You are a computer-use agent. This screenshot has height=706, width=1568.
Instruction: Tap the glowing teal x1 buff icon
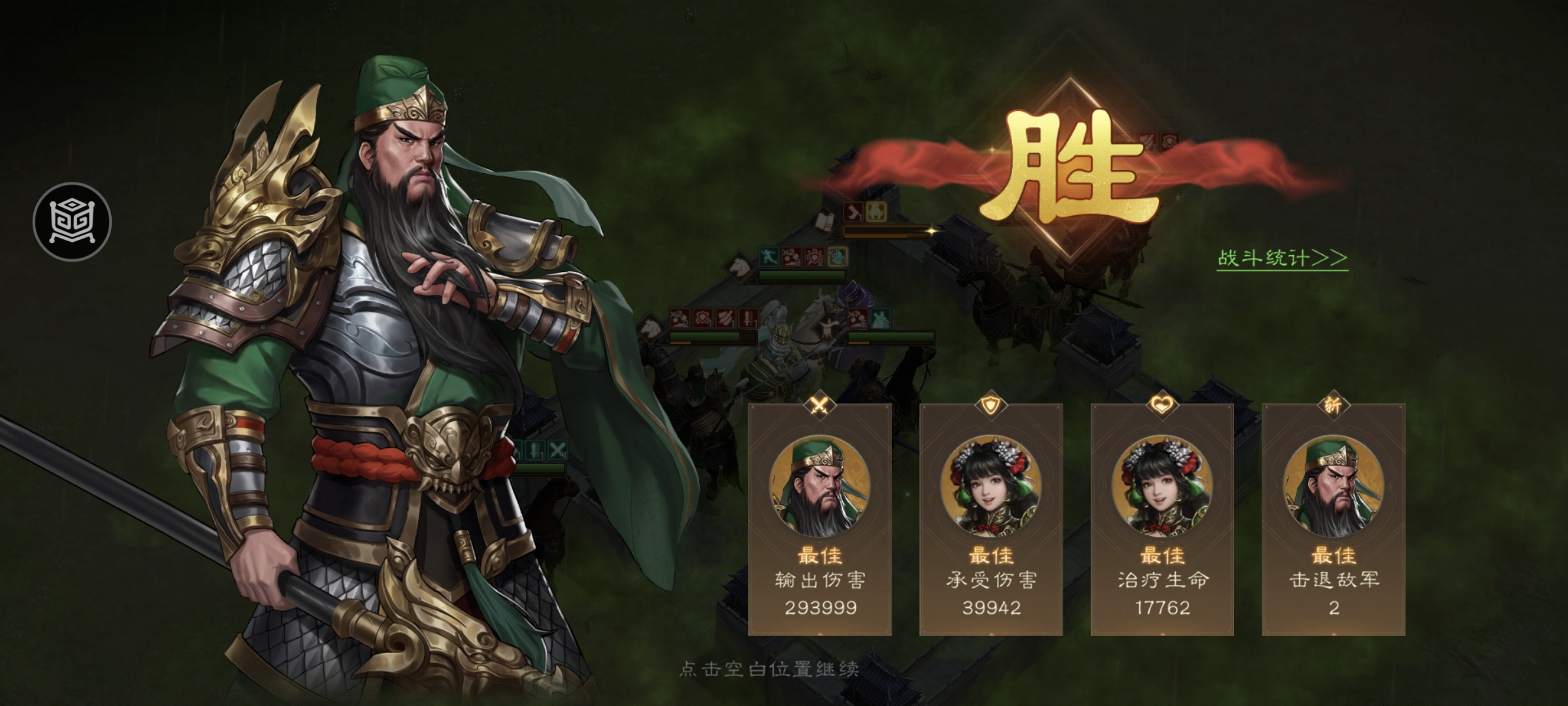pyautogui.click(x=838, y=257)
